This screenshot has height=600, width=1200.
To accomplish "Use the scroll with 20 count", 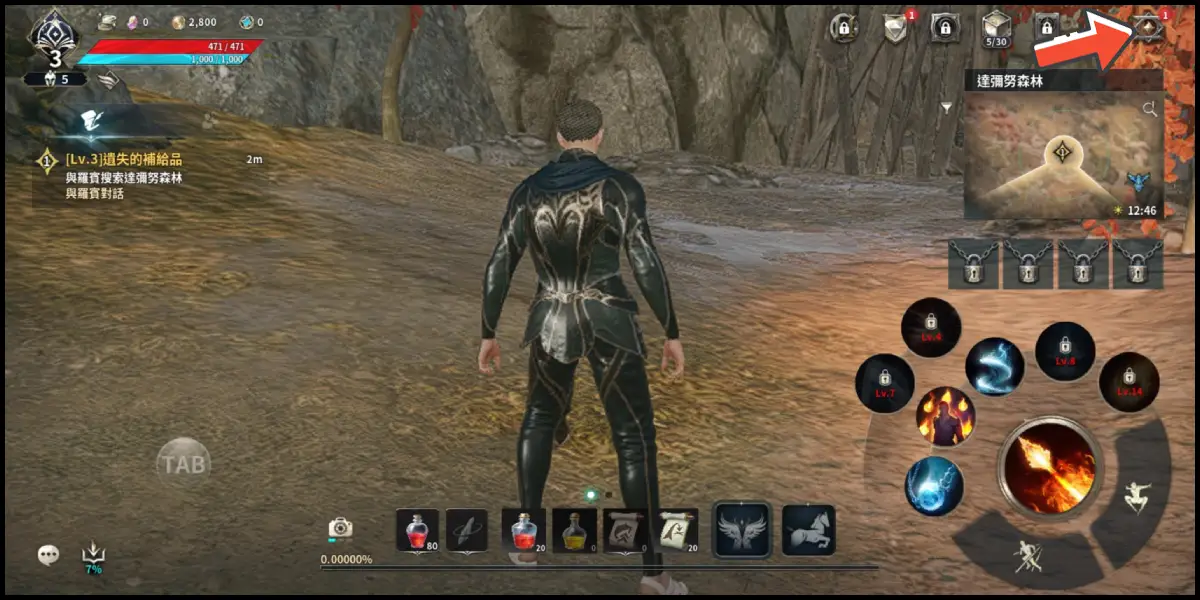I will pos(678,530).
